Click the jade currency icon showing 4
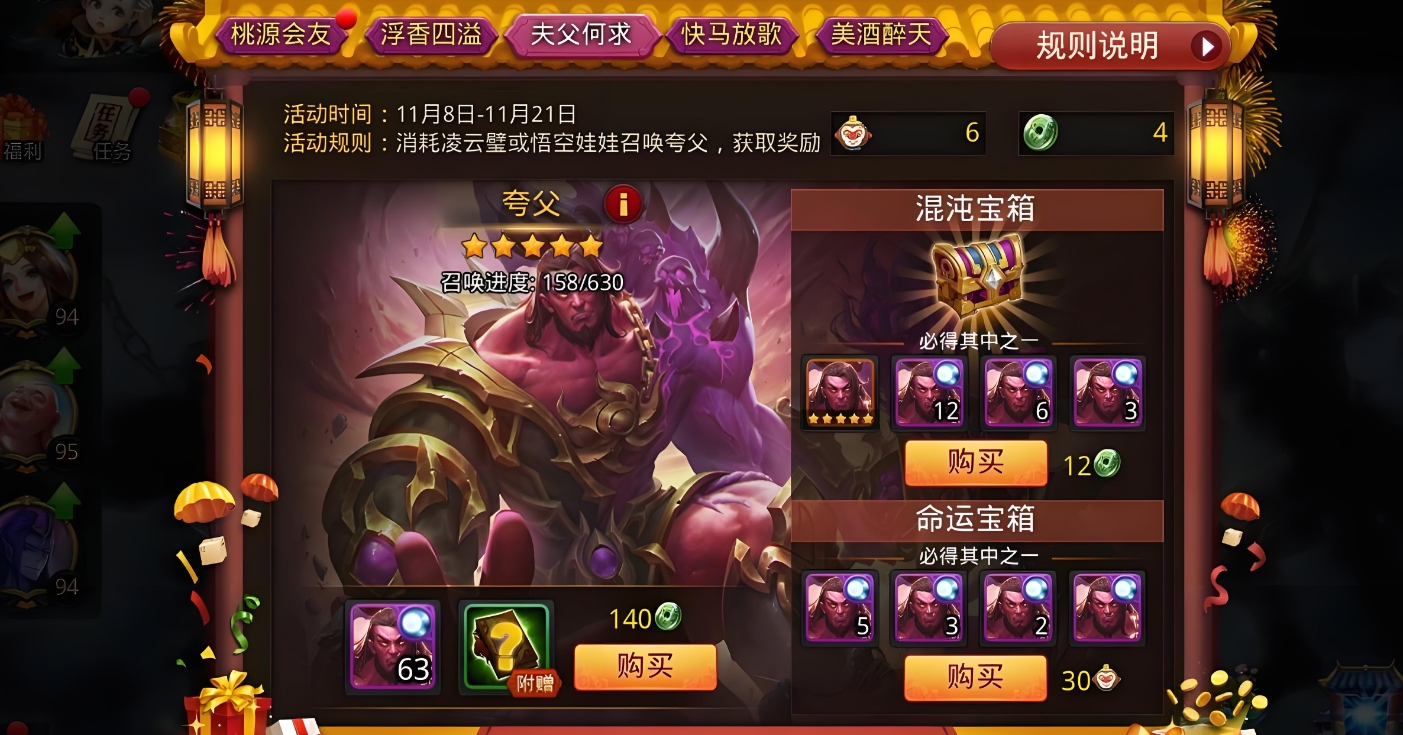Viewport: 1403px width, 735px height. (x=1039, y=131)
